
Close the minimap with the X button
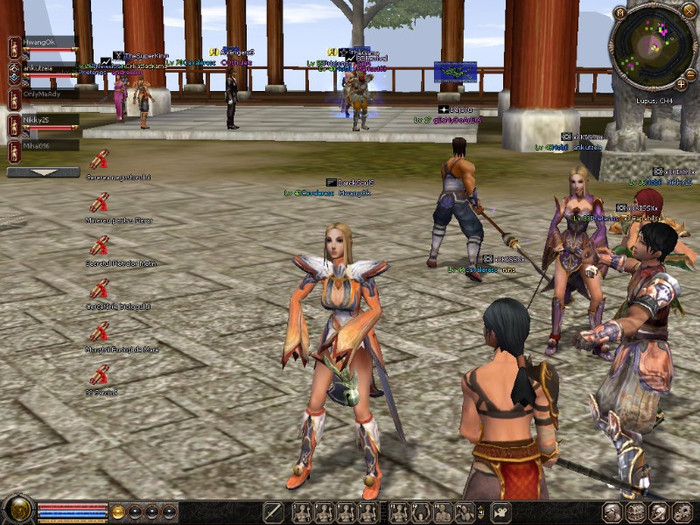pos(689,12)
